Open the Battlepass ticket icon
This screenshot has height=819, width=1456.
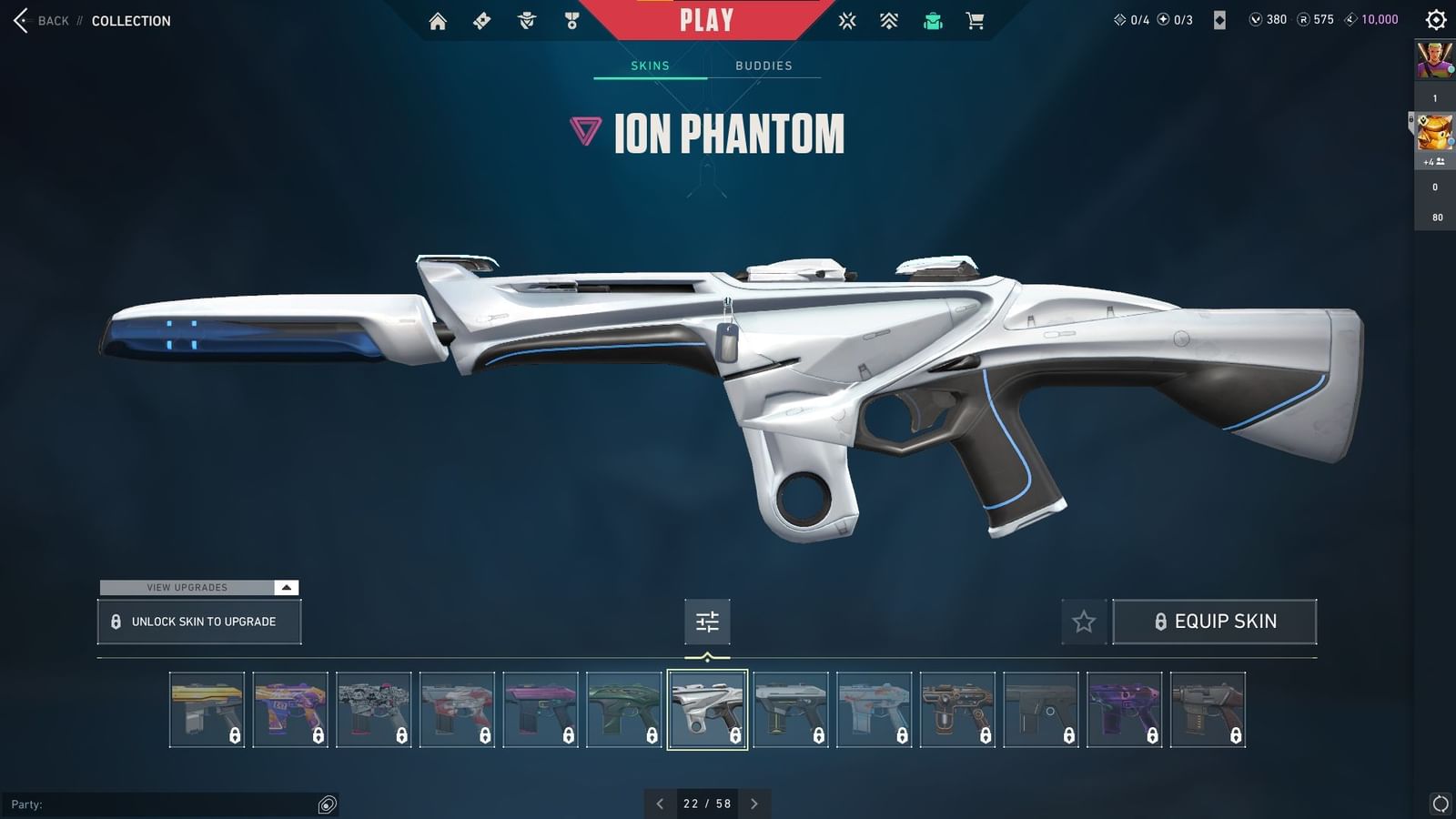[x=482, y=19]
